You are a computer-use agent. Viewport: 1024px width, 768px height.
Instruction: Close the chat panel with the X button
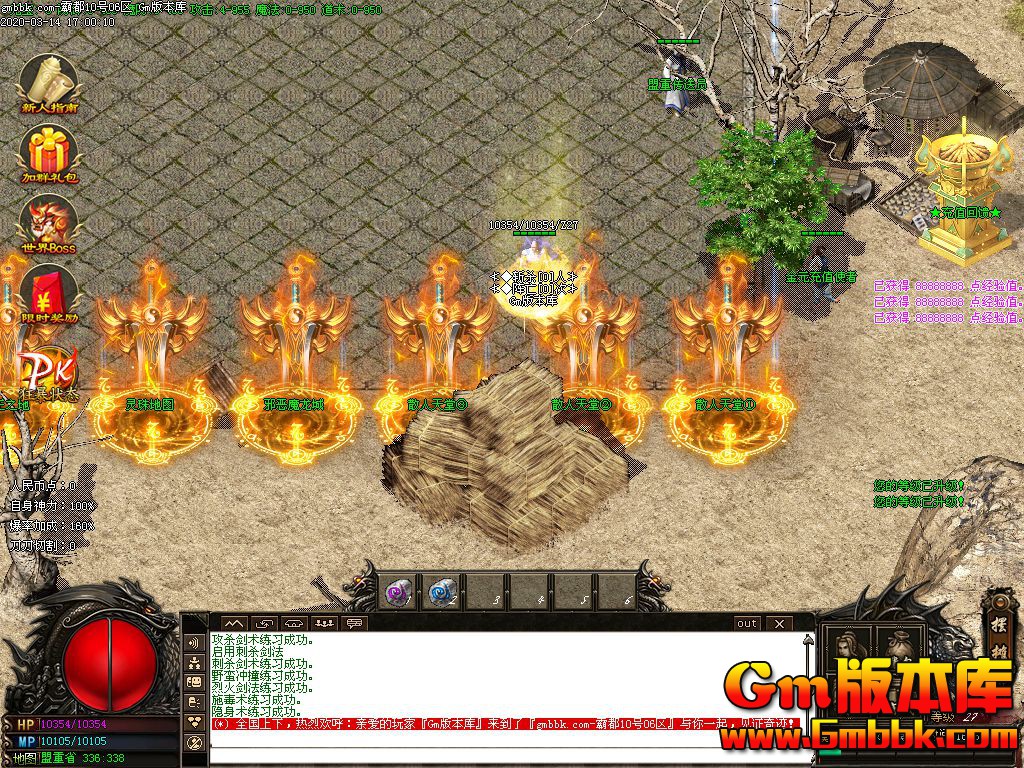pos(779,623)
